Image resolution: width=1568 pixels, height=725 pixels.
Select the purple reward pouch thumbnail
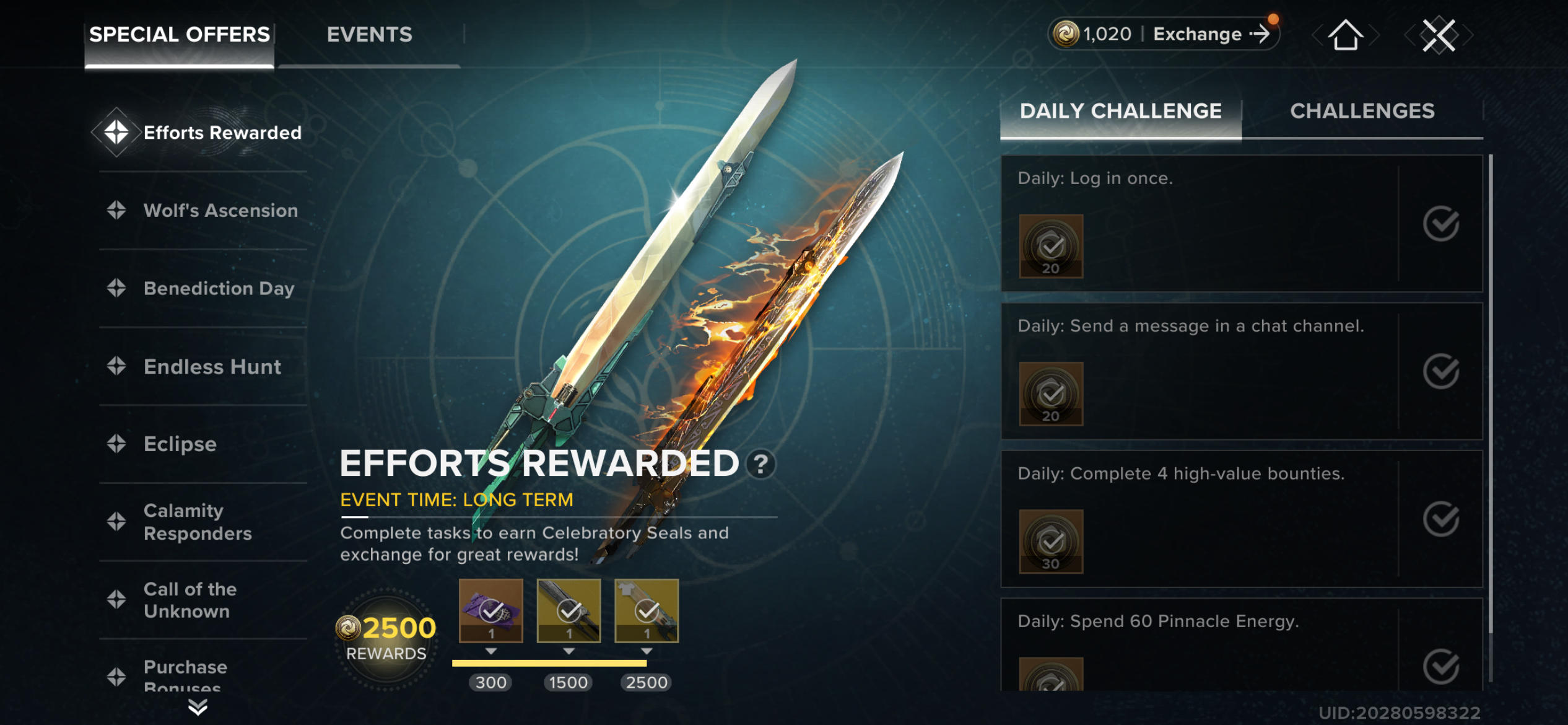click(491, 609)
